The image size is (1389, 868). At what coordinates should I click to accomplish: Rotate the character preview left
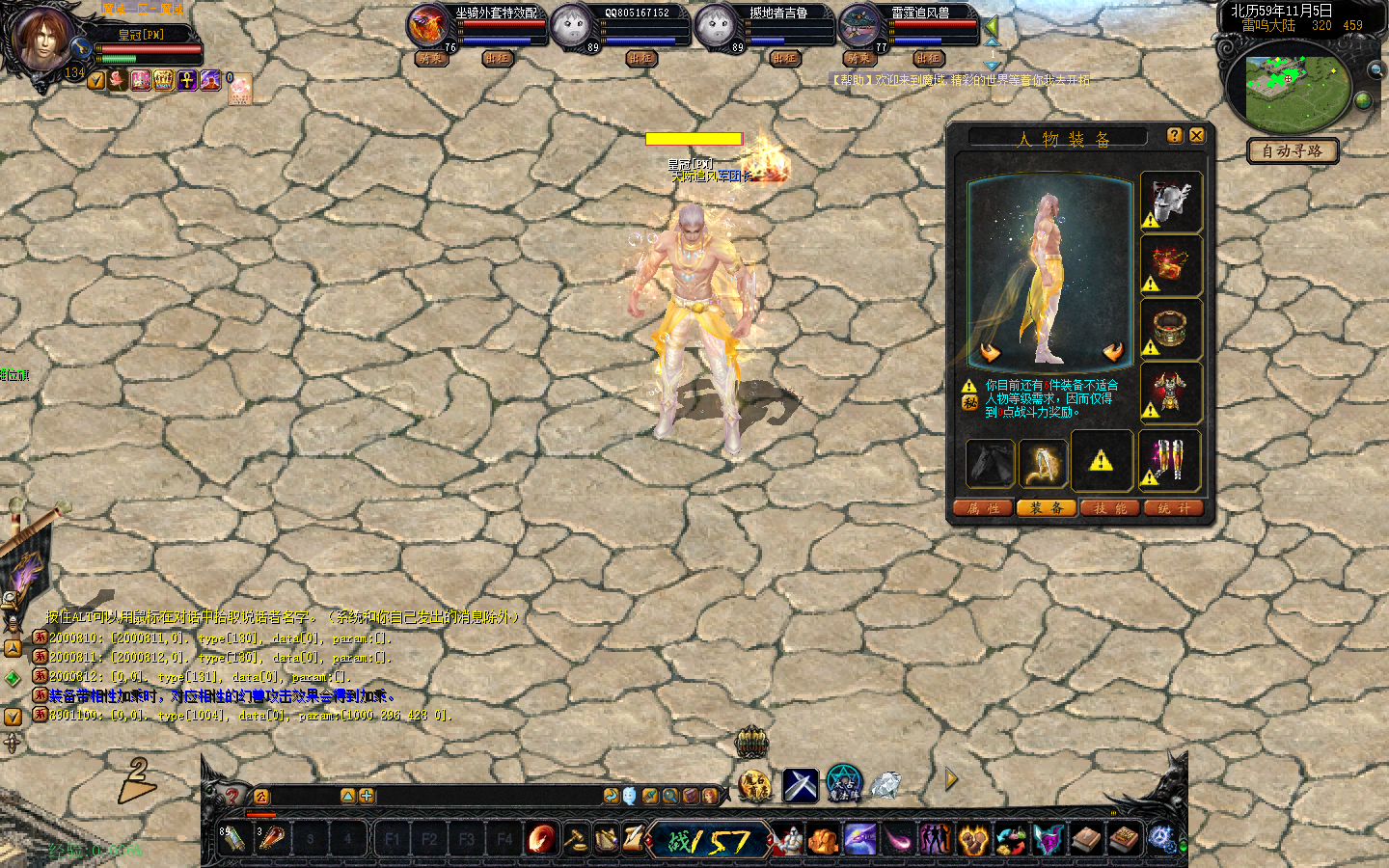pos(991,353)
